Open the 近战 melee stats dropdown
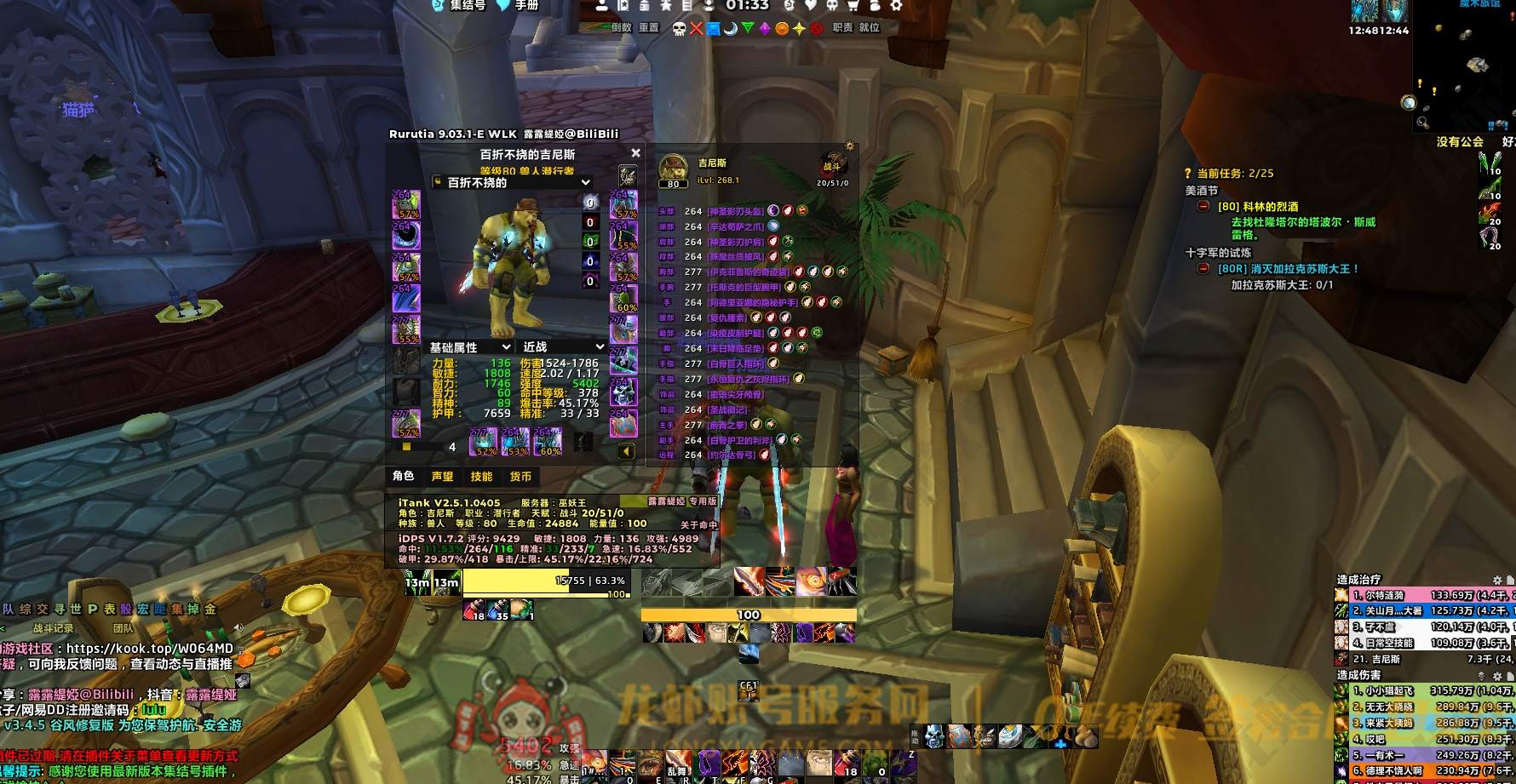 click(600, 347)
